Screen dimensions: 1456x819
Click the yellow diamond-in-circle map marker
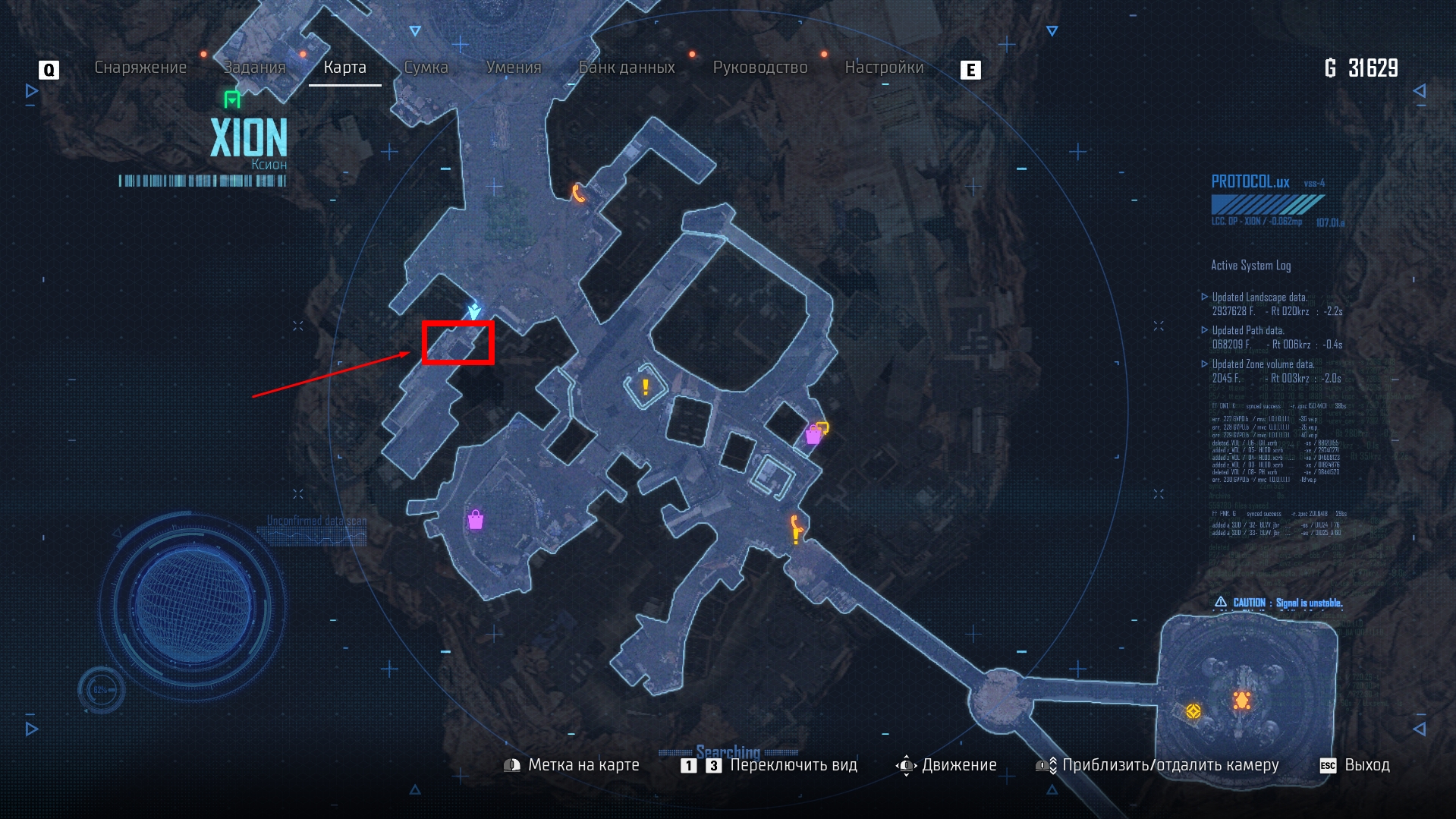[1193, 711]
